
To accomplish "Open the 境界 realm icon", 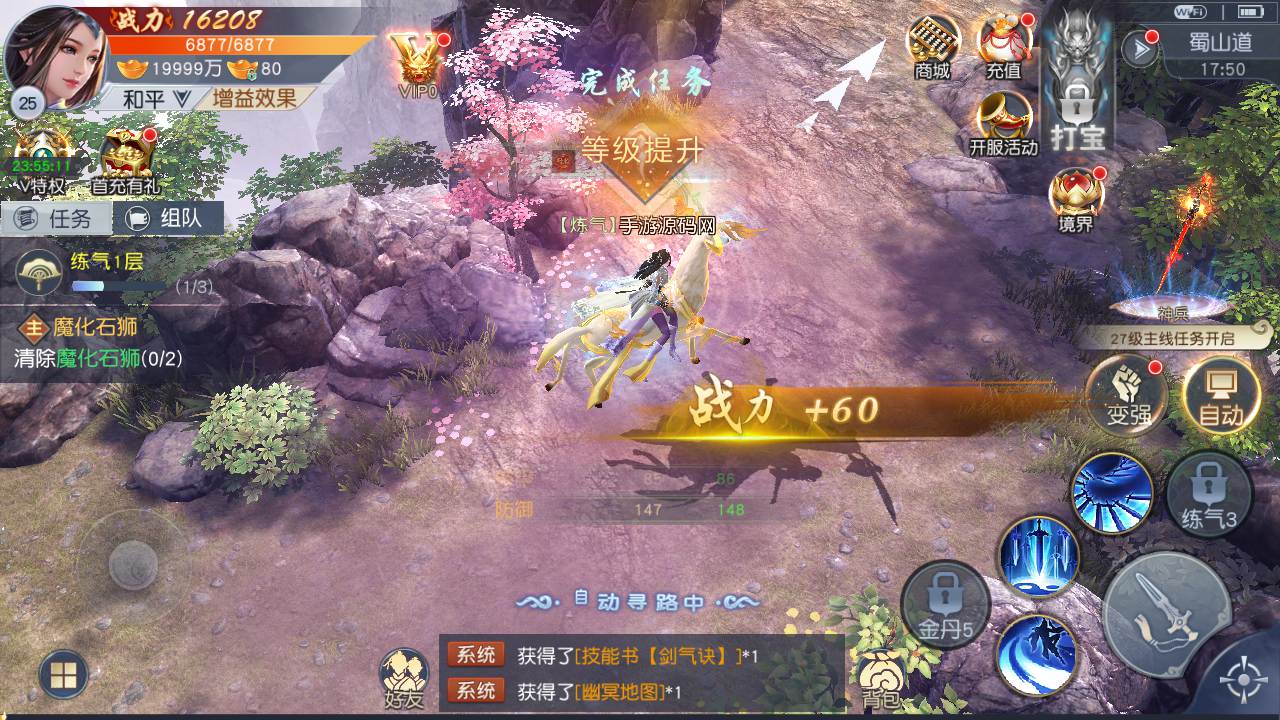I will (x=1076, y=198).
